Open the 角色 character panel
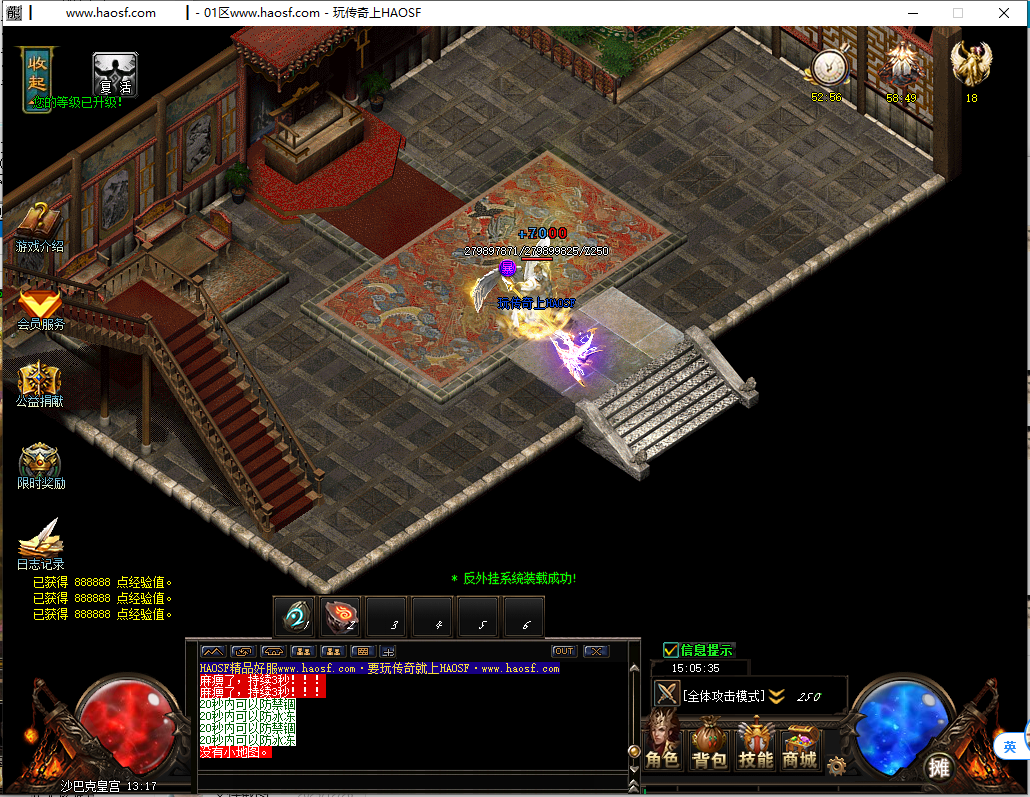This screenshot has width=1030, height=797. 662,747
